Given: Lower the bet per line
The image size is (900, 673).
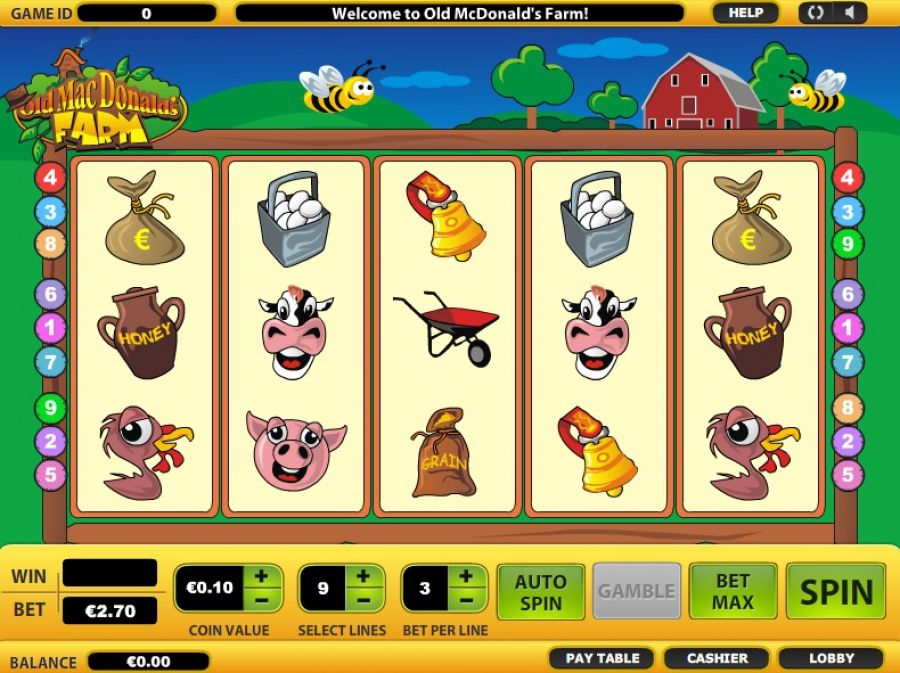Looking at the screenshot, I should coord(467,600).
